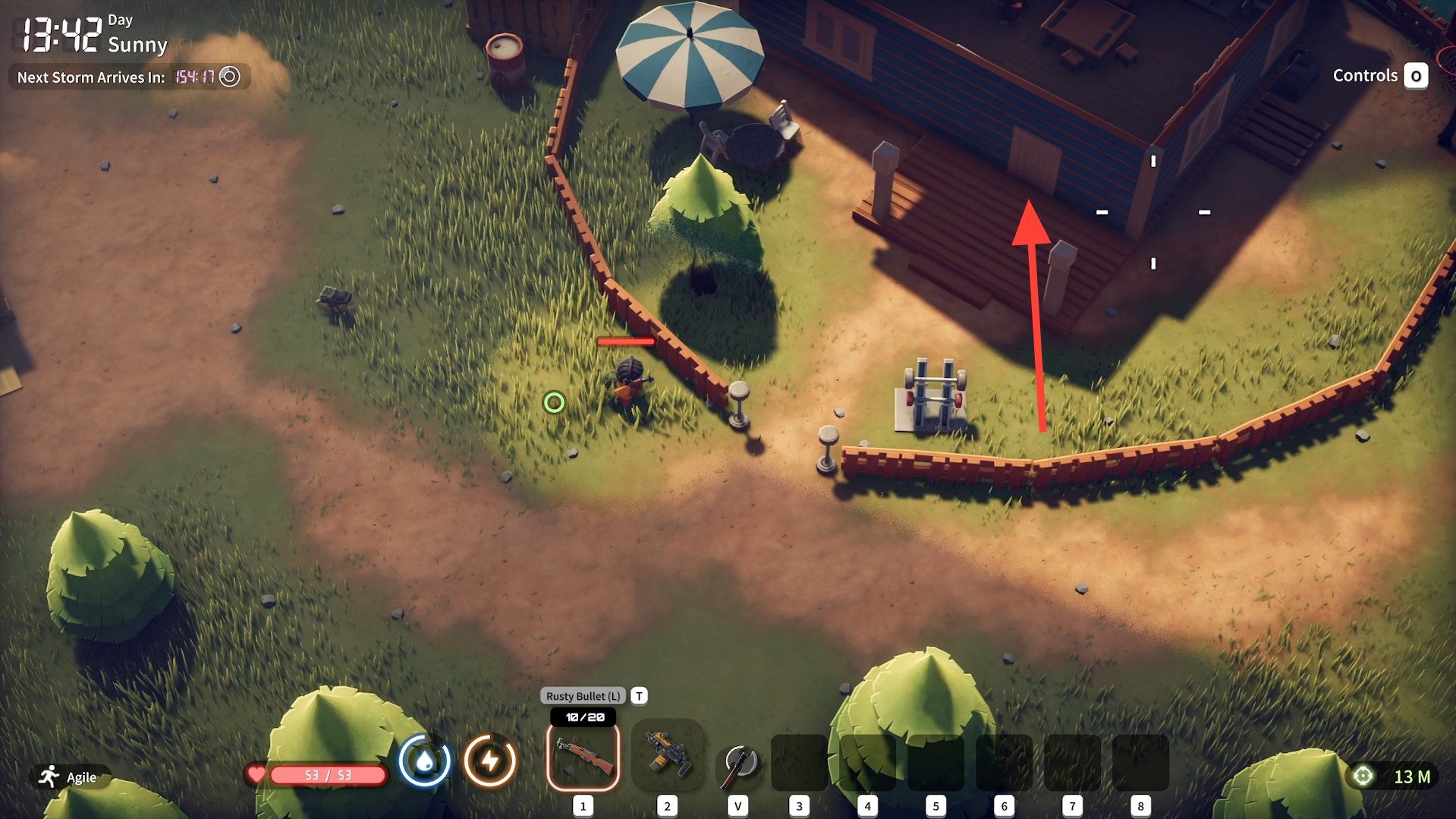Click the lightning bolt energy icon
Screen dimensions: 1456x819
coord(489,761)
